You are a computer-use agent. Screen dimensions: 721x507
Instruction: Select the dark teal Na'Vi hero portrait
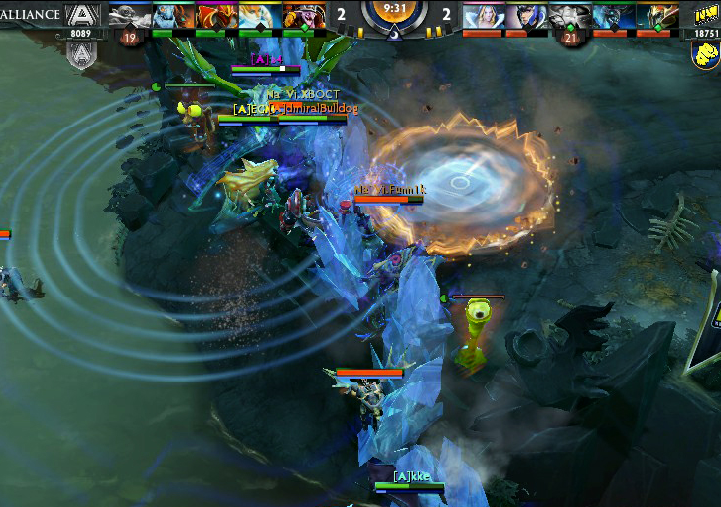tap(612, 15)
